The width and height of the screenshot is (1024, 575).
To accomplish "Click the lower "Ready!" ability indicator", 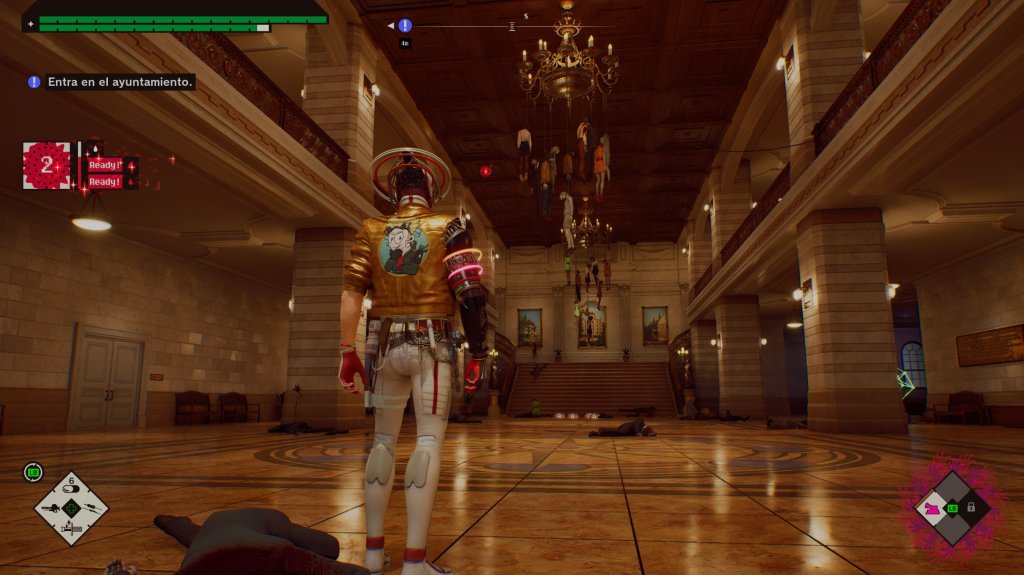I will (x=104, y=182).
